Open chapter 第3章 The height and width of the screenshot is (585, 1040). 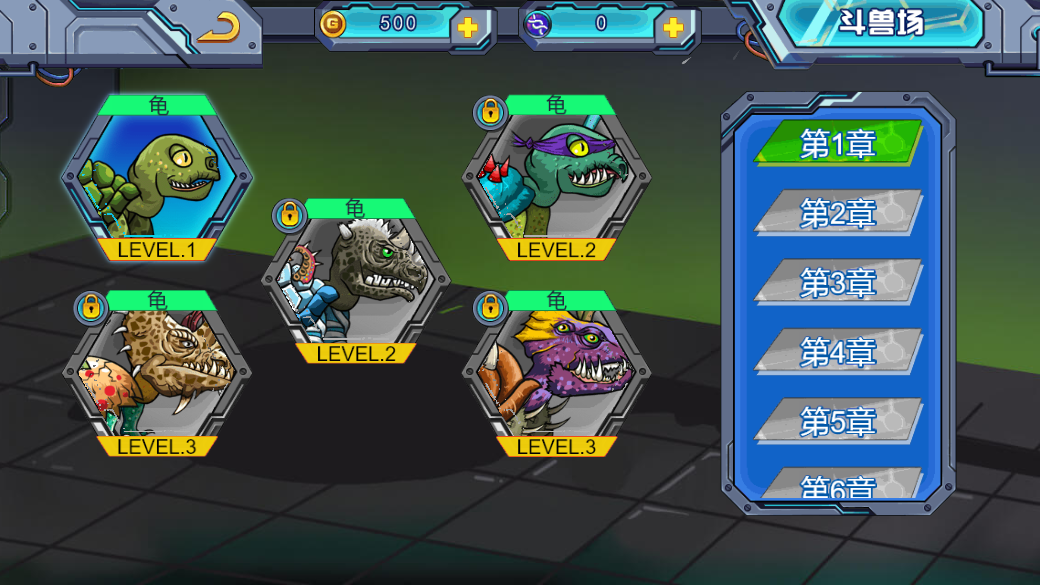coord(838,283)
